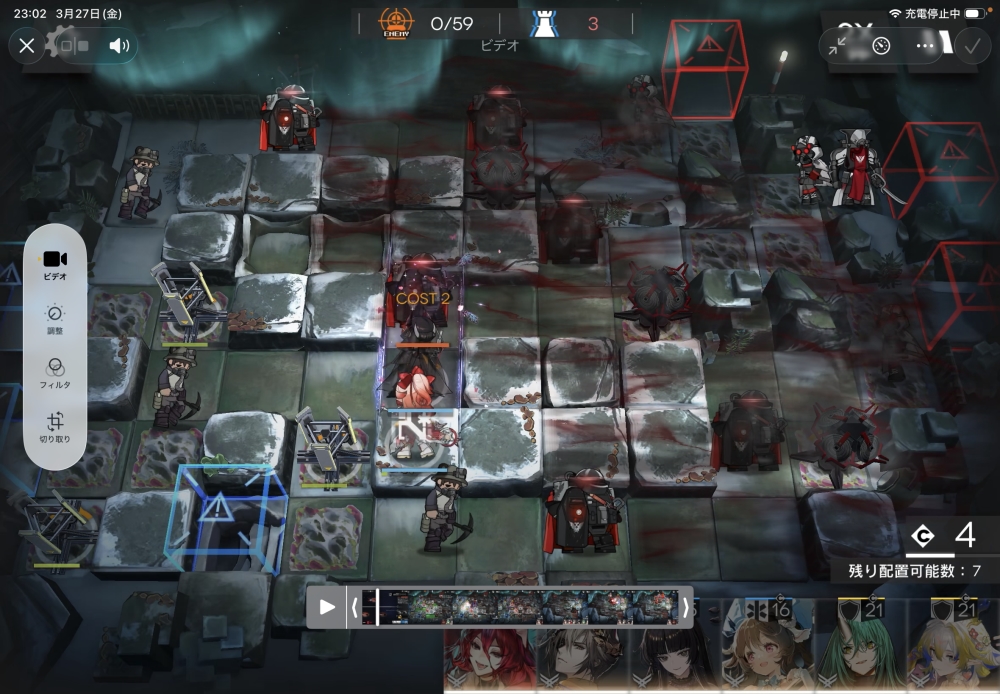1000x694 pixels.
Task: Play the video with the play button
Action: tap(326, 607)
